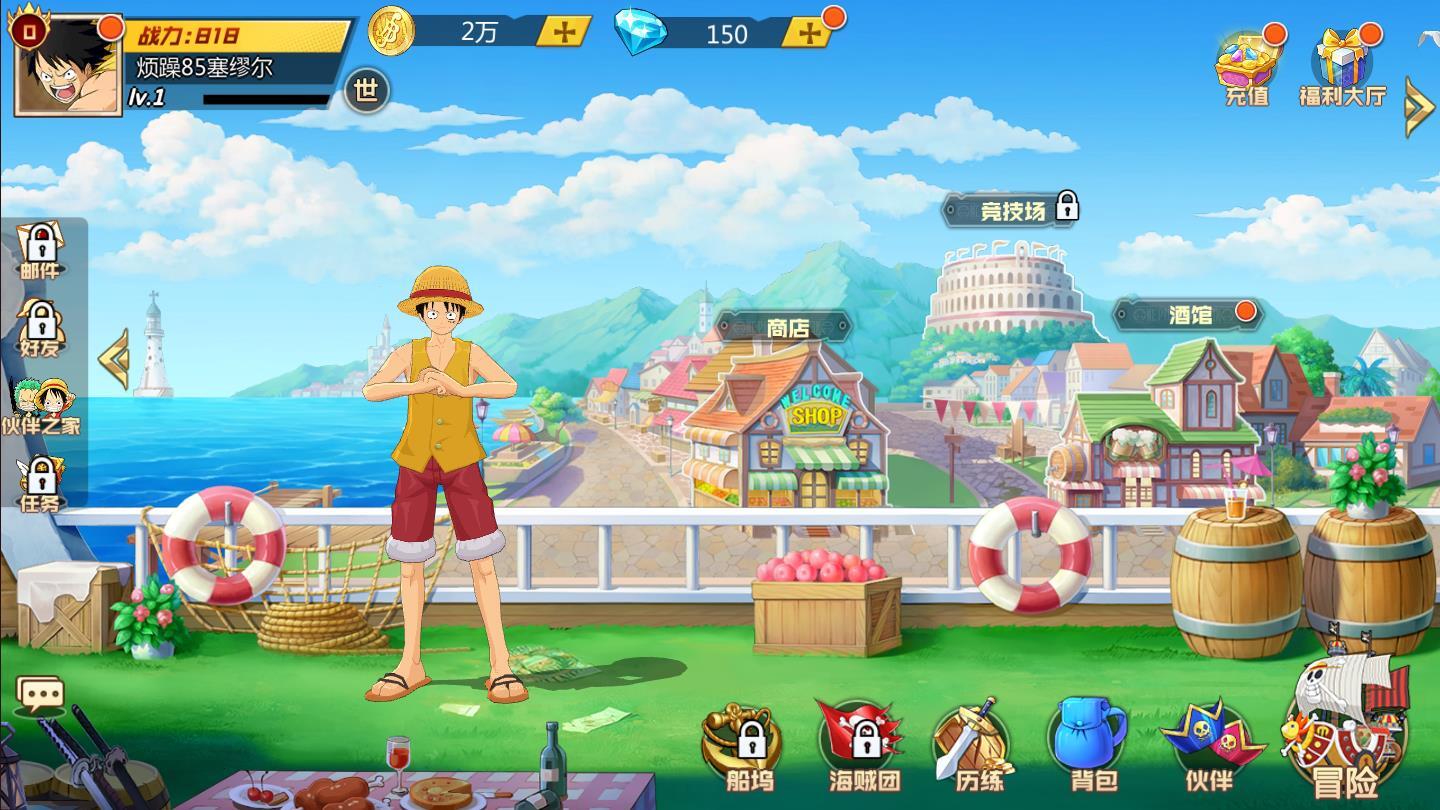Add diamonds with the plus button
1440x810 pixels.
click(x=810, y=33)
